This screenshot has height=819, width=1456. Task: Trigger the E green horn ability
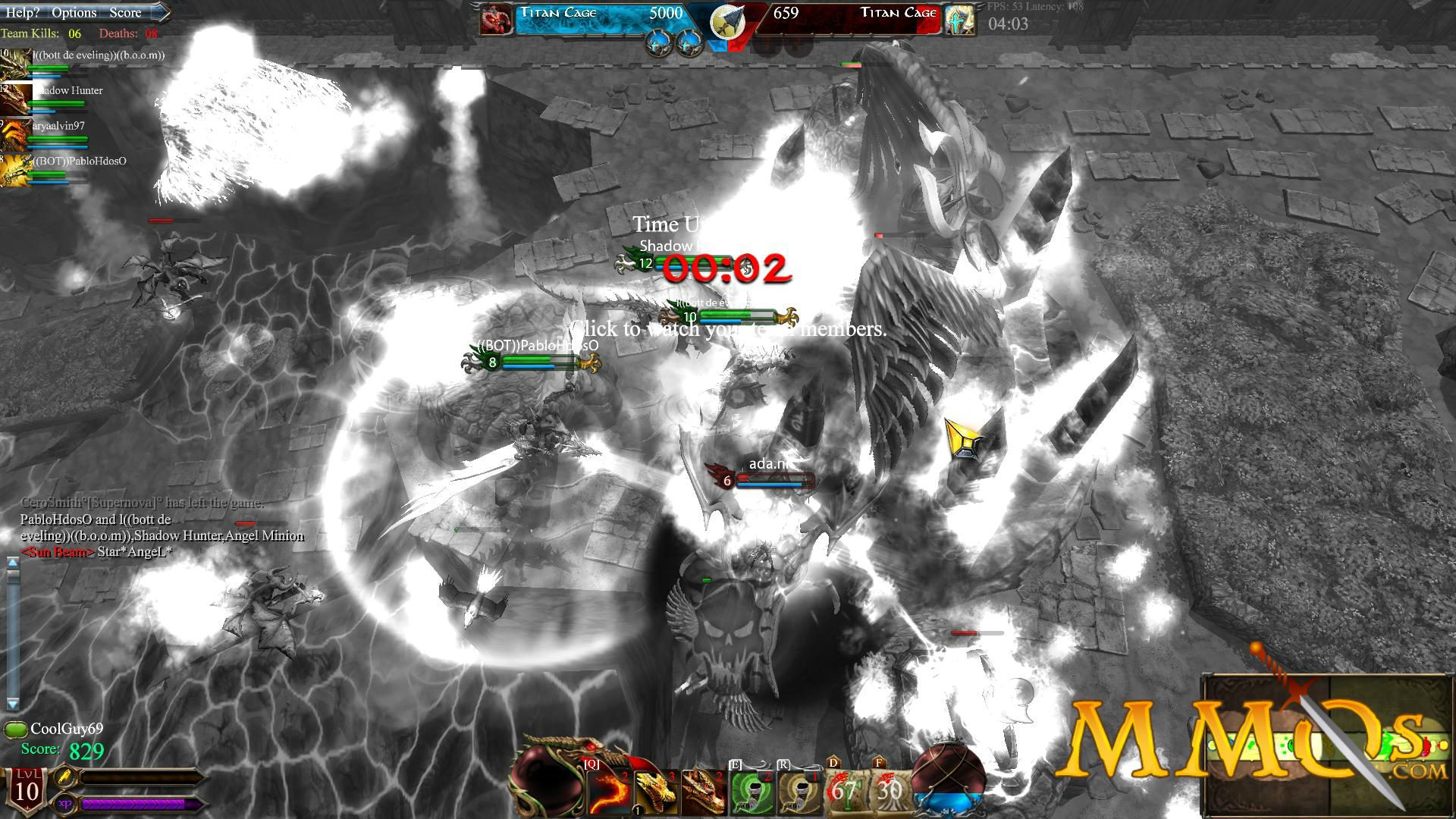click(752, 792)
